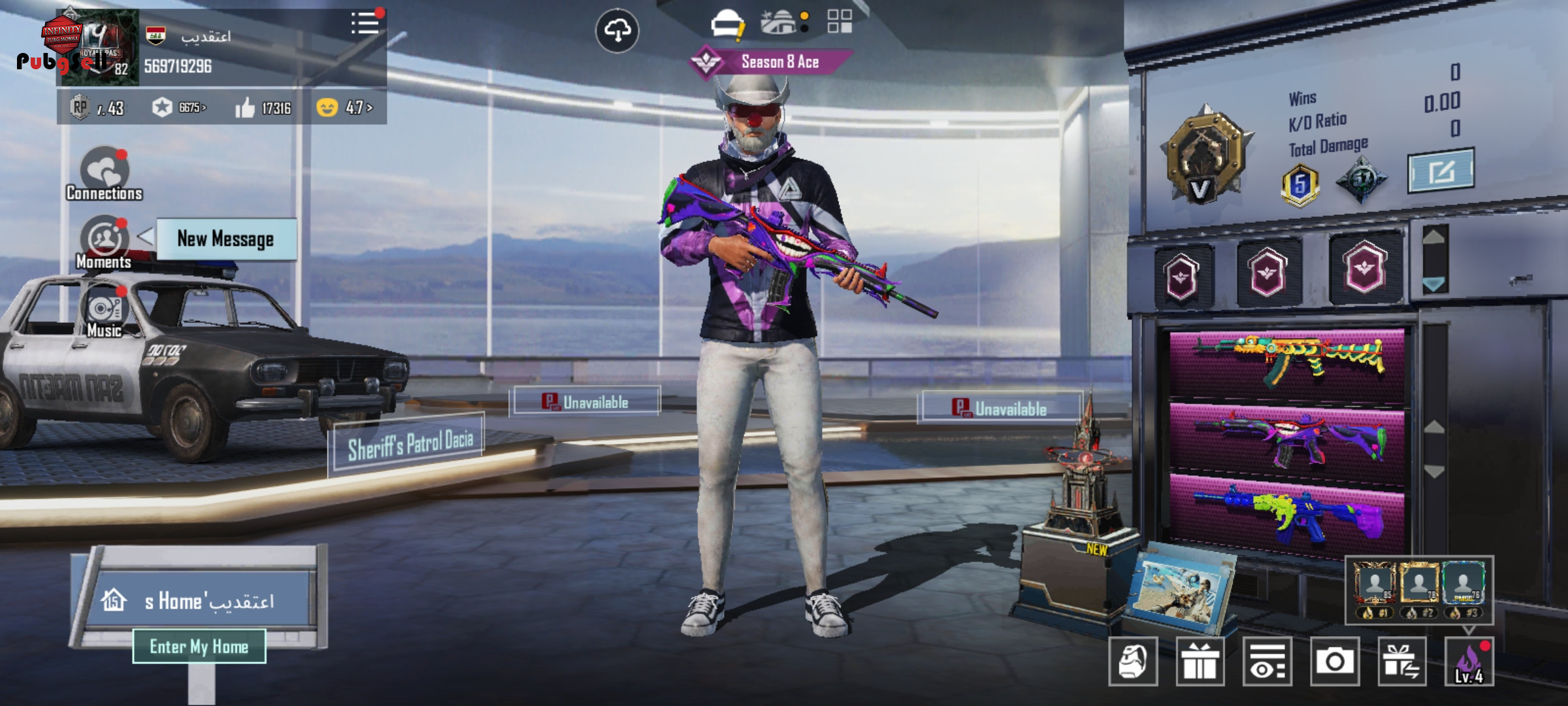Open the gift box icon
The image size is (1568, 706).
(1200, 662)
